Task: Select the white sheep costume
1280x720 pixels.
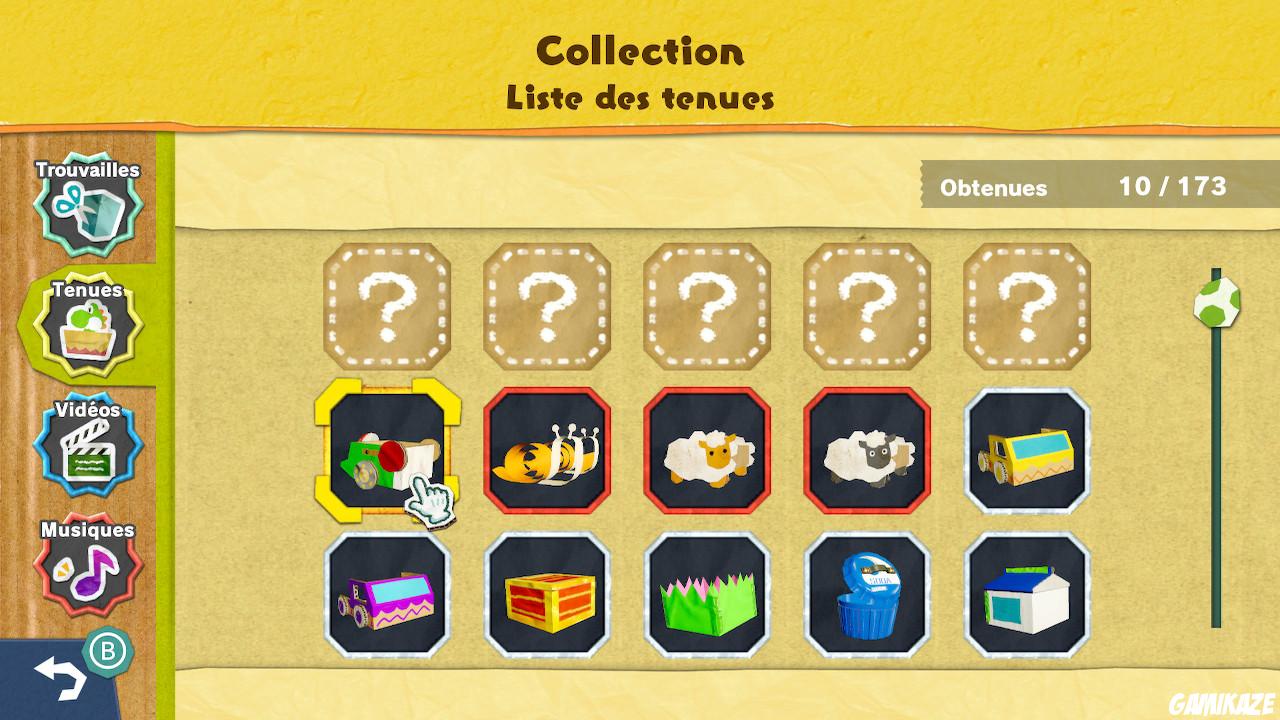Action: (x=706, y=450)
